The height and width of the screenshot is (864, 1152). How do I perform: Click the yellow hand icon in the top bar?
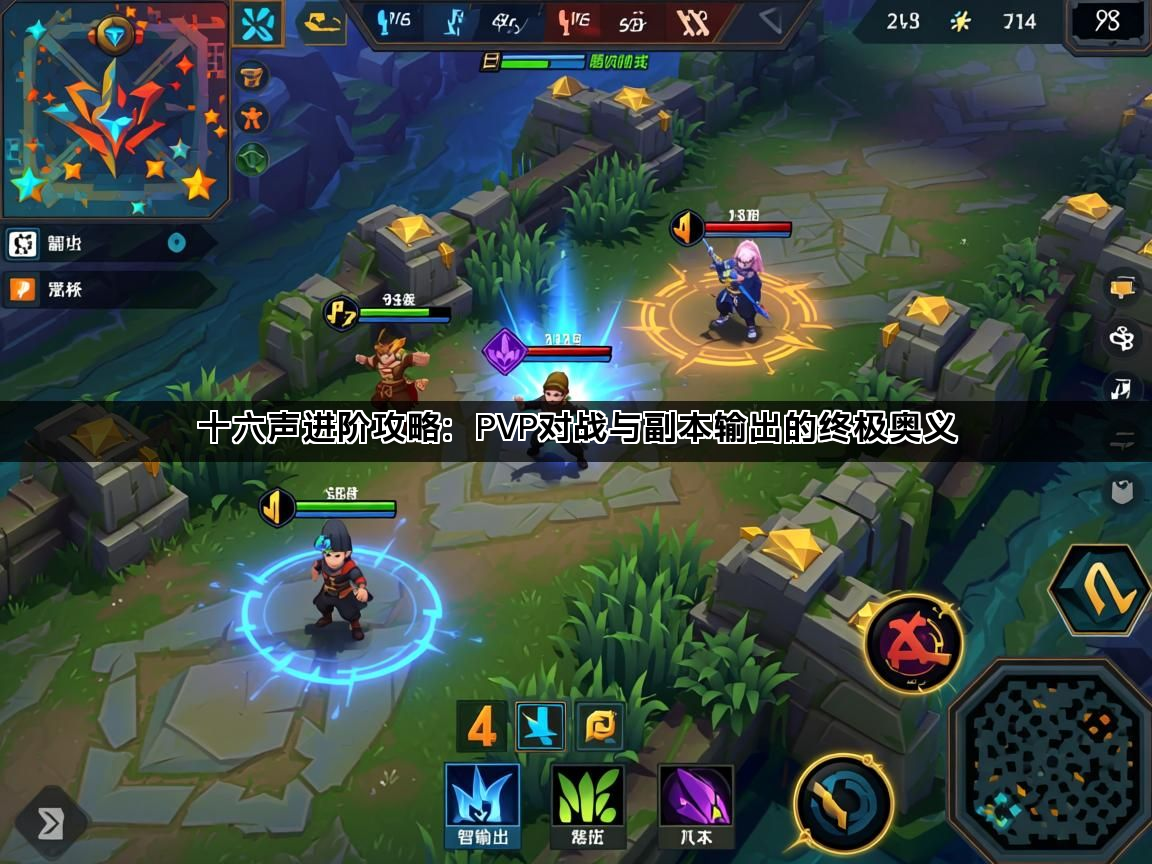(322, 23)
